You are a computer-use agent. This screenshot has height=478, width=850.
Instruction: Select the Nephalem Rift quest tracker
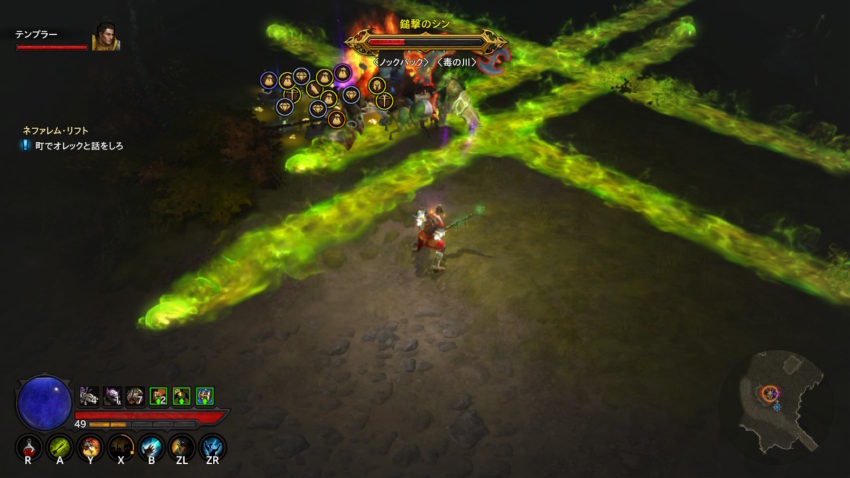[x=58, y=130]
